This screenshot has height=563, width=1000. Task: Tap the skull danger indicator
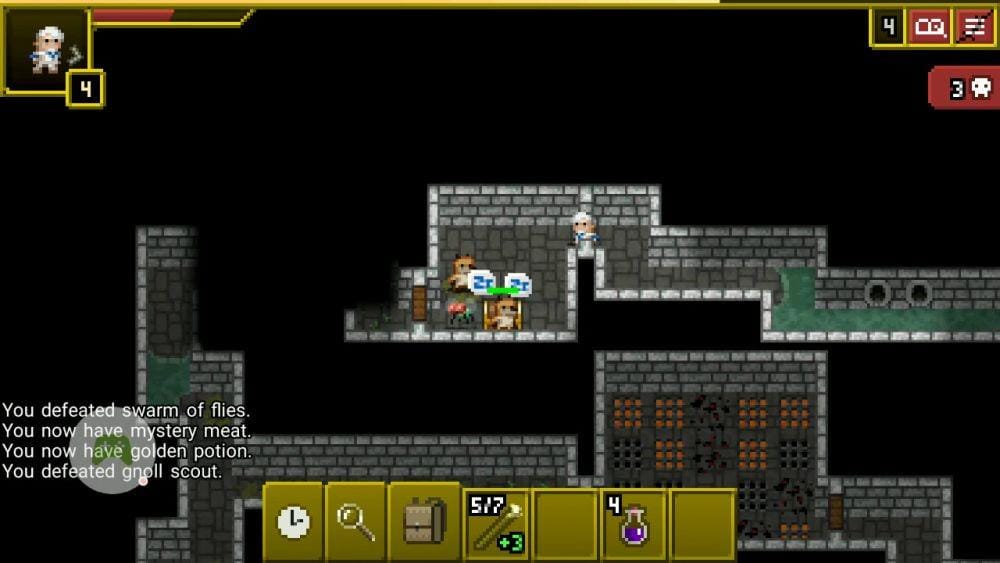point(965,89)
